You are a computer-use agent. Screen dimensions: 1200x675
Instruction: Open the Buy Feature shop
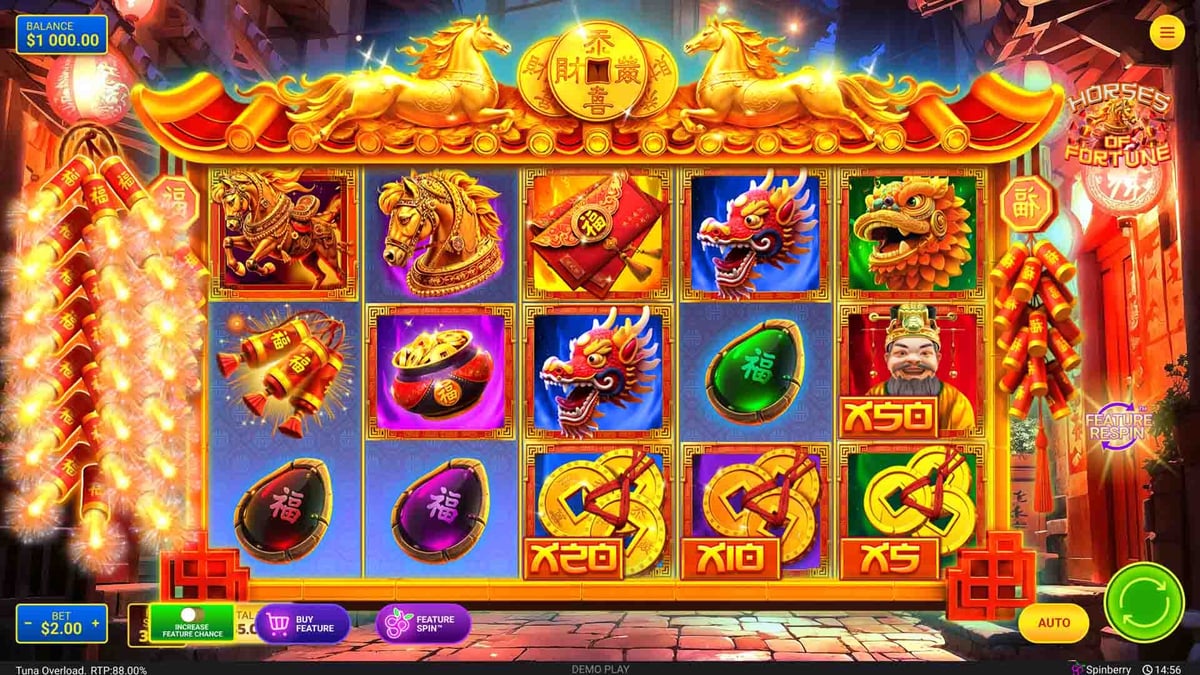(x=302, y=623)
